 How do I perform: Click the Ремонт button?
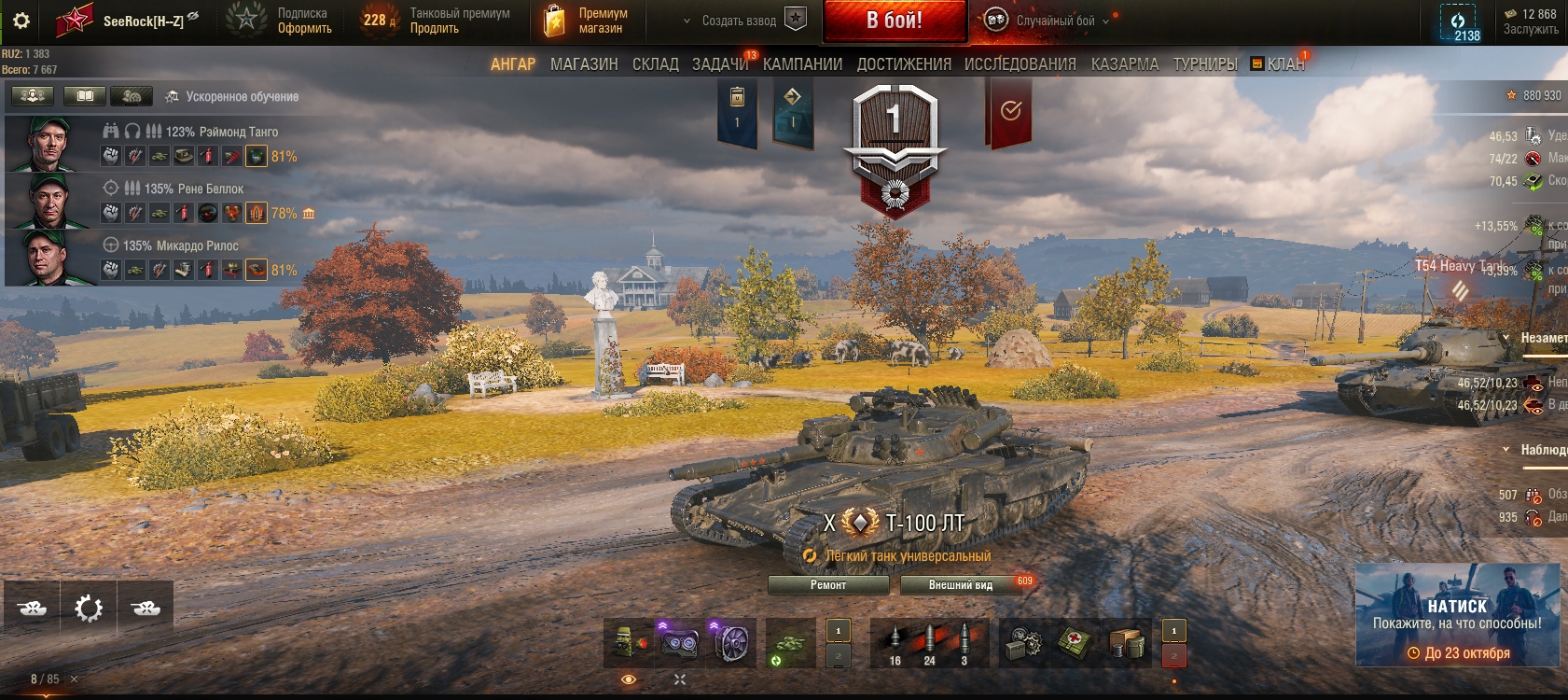pos(828,585)
